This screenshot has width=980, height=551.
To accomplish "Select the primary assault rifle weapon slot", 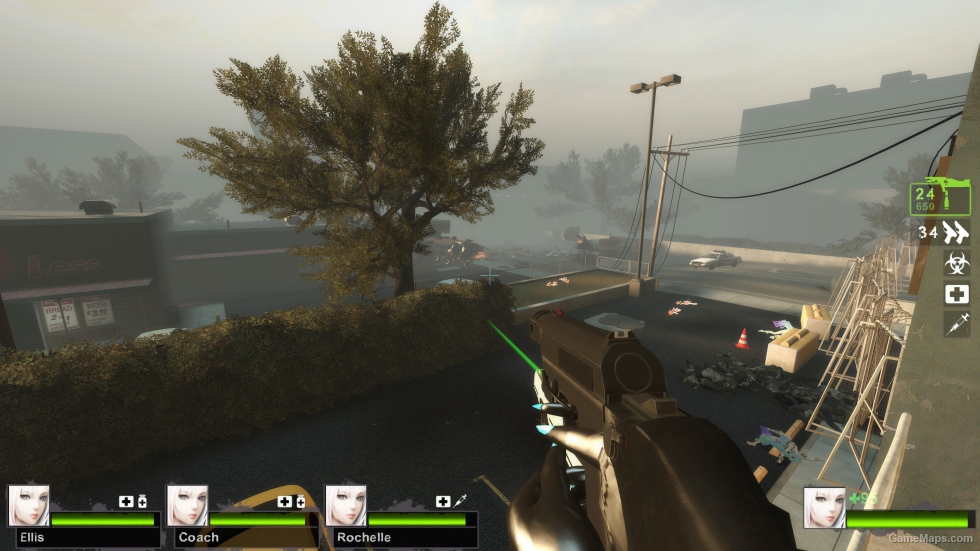I will pyautogui.click(x=939, y=196).
